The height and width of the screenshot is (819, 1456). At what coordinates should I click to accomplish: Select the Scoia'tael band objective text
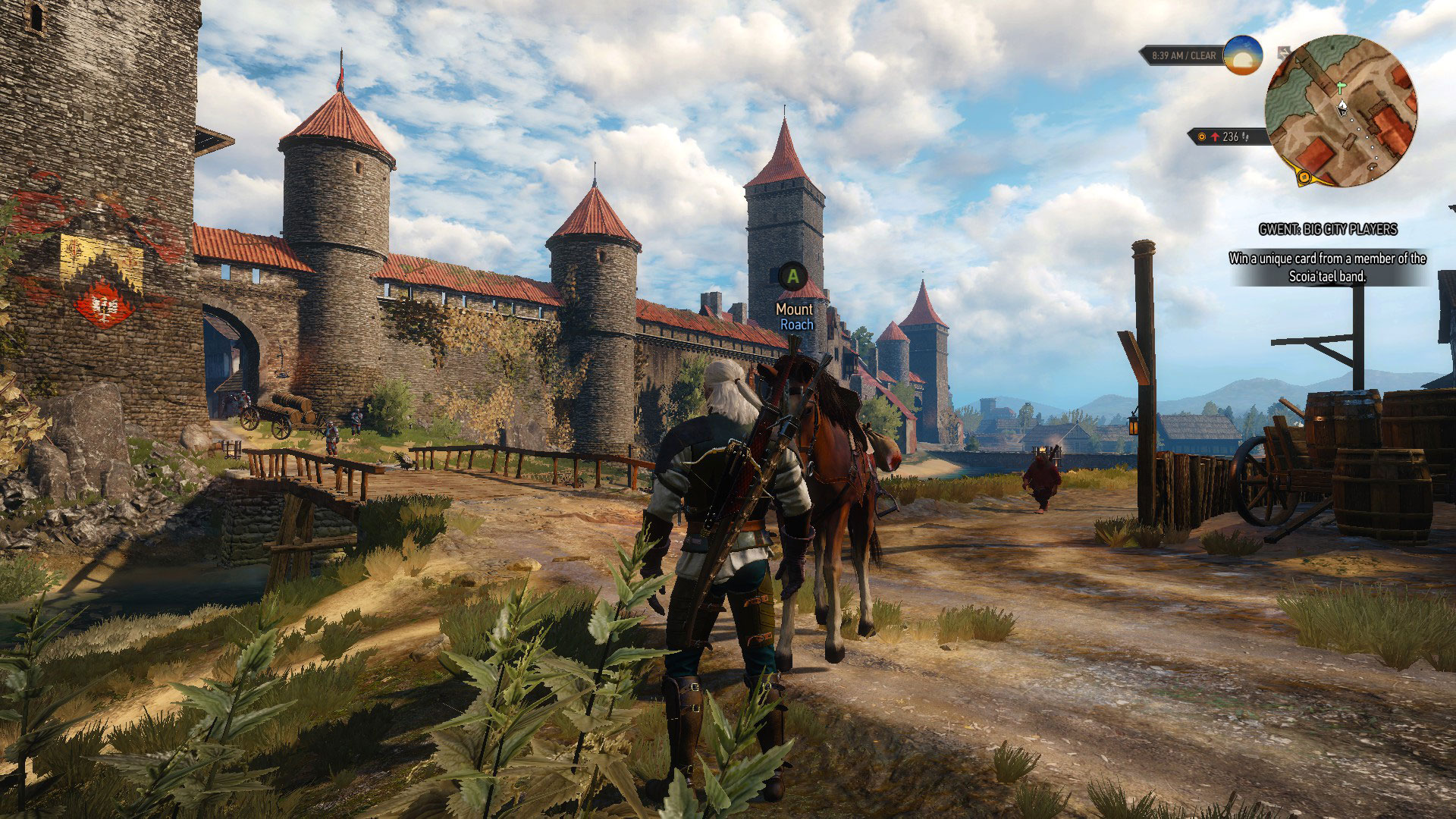tap(1327, 267)
